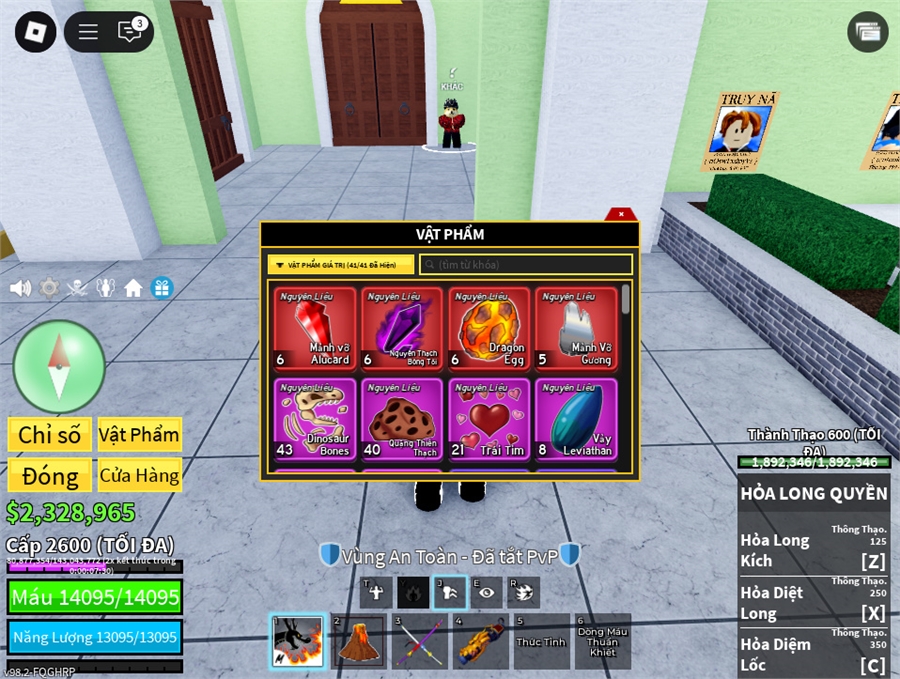The width and height of the screenshot is (900, 679).
Task: Open the Roblox chat button
Action: 130,32
